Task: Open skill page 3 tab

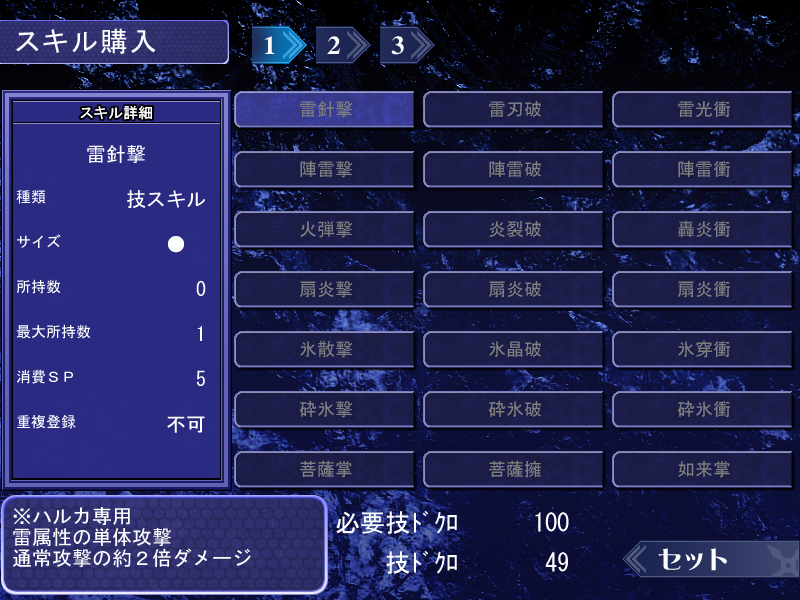Action: pyautogui.click(x=402, y=45)
